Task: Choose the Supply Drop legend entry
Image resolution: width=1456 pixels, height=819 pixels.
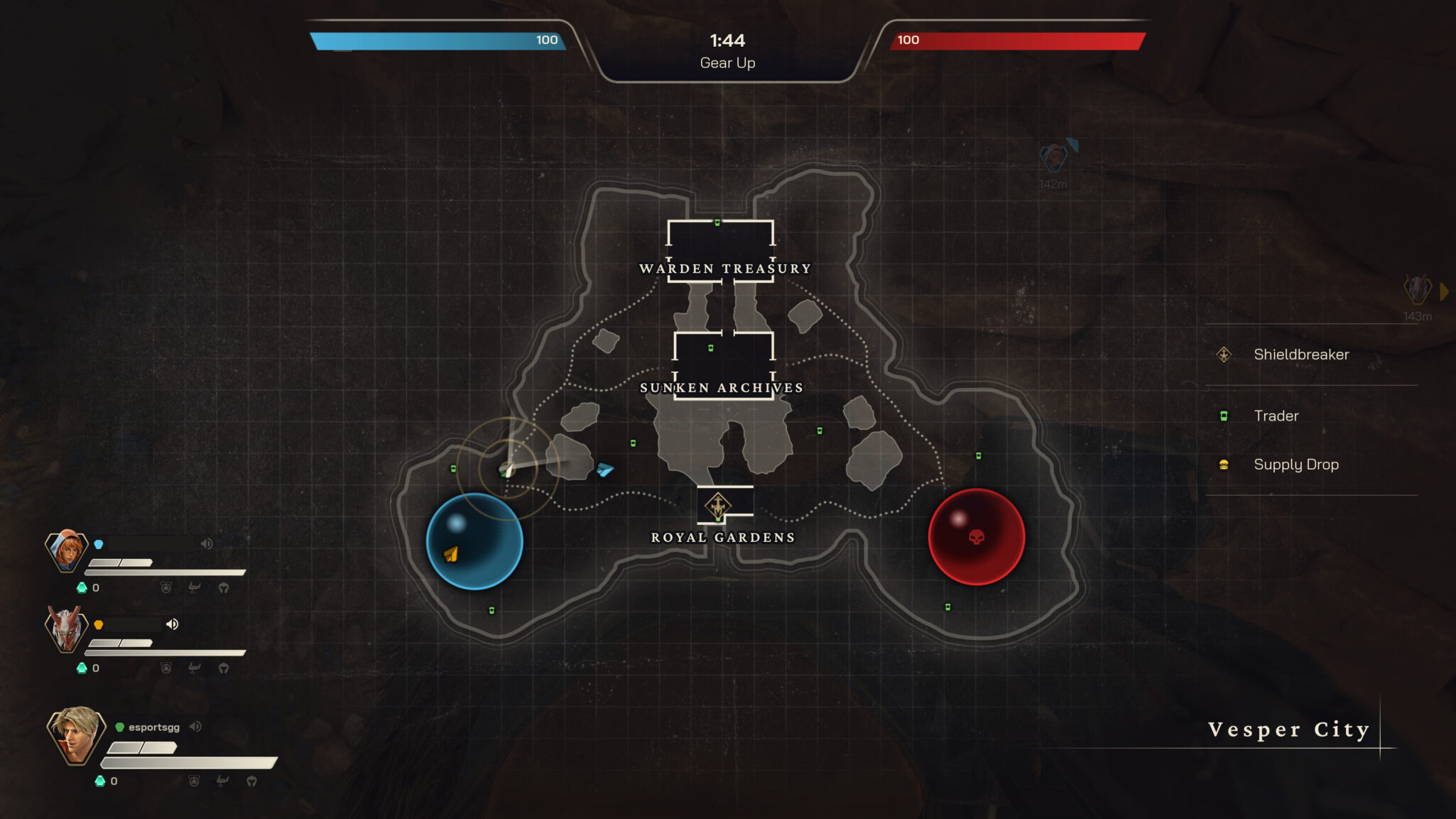Action: click(x=1295, y=465)
